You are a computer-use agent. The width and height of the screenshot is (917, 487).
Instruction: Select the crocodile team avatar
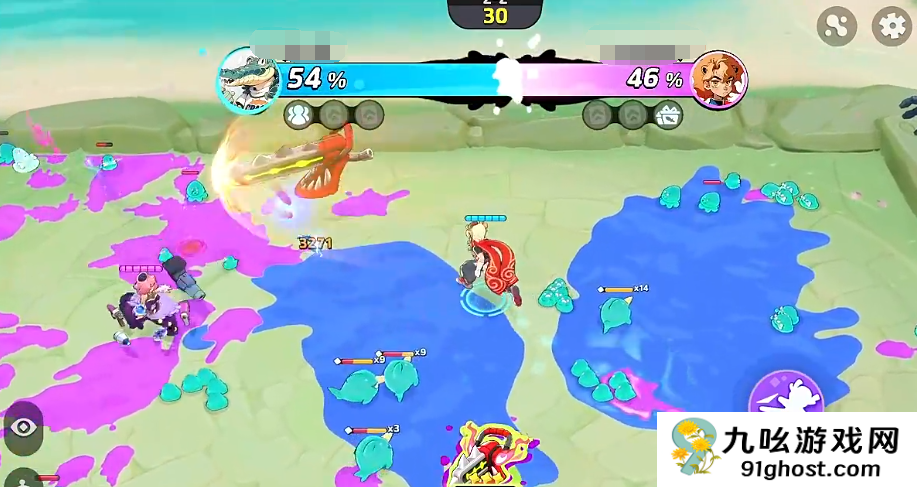point(247,79)
